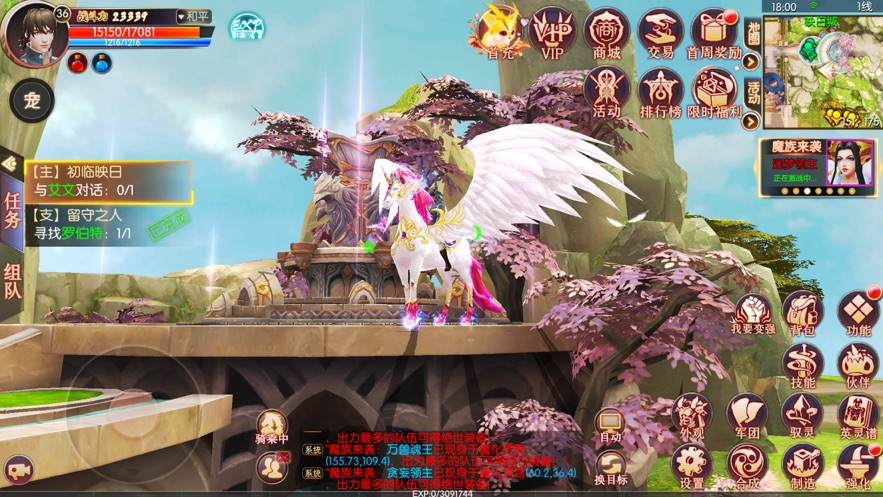
Task: Open the 交易 trade menu
Action: pos(660,33)
